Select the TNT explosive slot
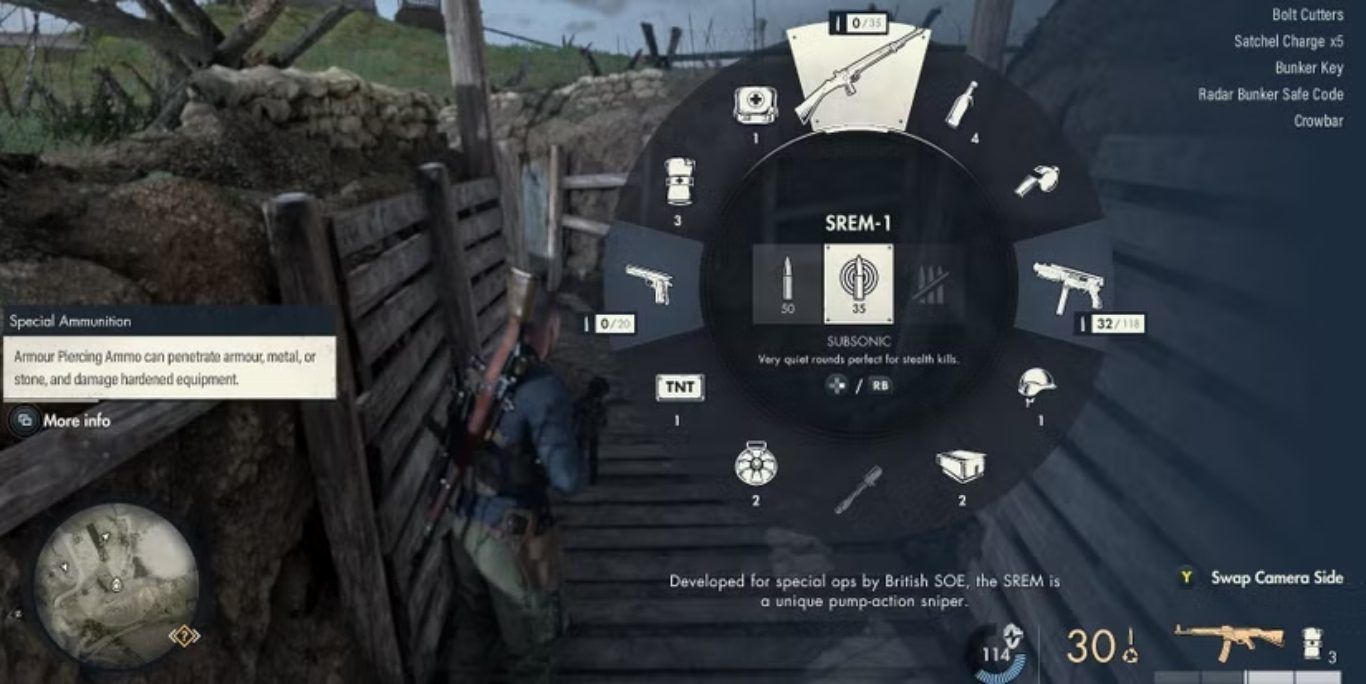This screenshot has height=684, width=1366. (x=679, y=387)
